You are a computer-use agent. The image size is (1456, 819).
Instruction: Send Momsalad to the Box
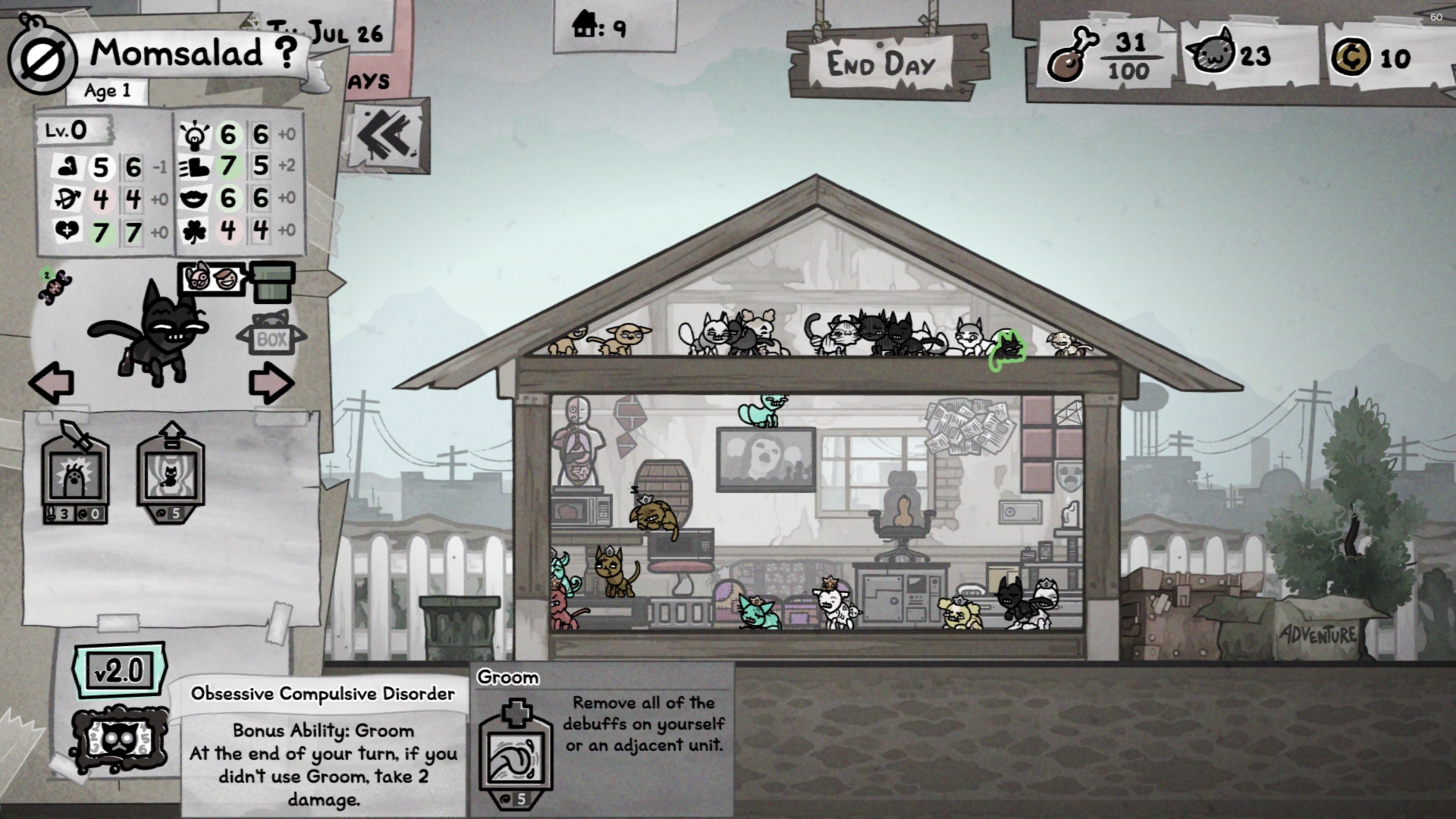tap(271, 337)
